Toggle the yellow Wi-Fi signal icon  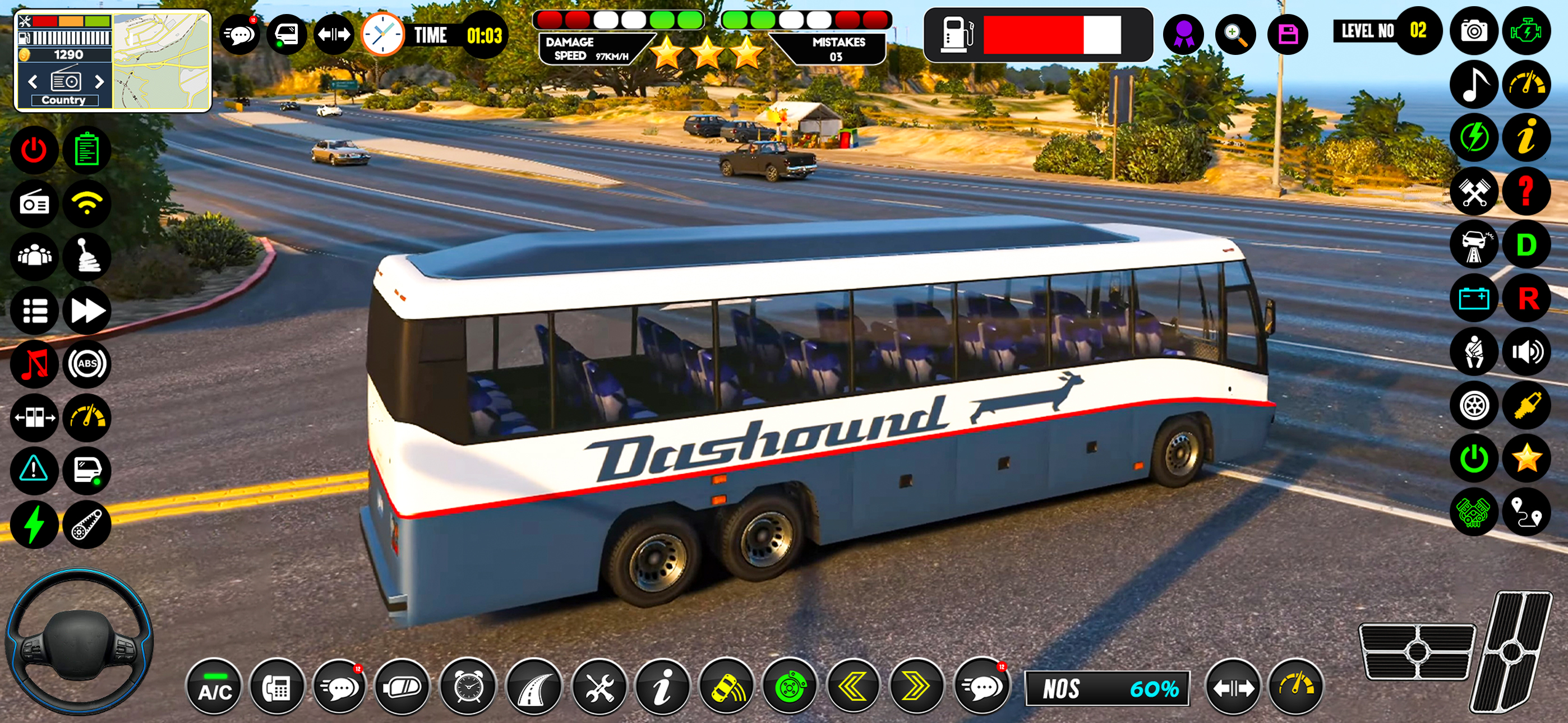click(87, 203)
